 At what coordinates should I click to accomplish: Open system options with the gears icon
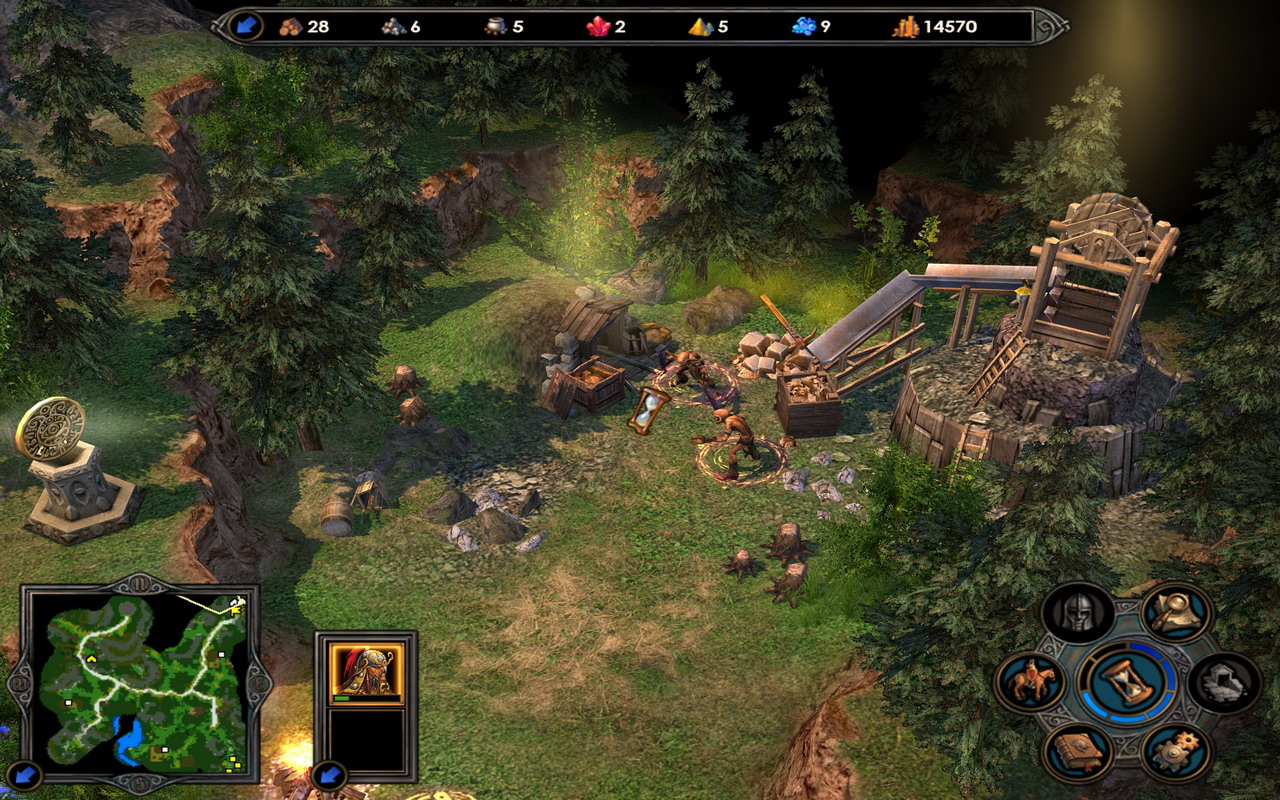tap(1176, 752)
